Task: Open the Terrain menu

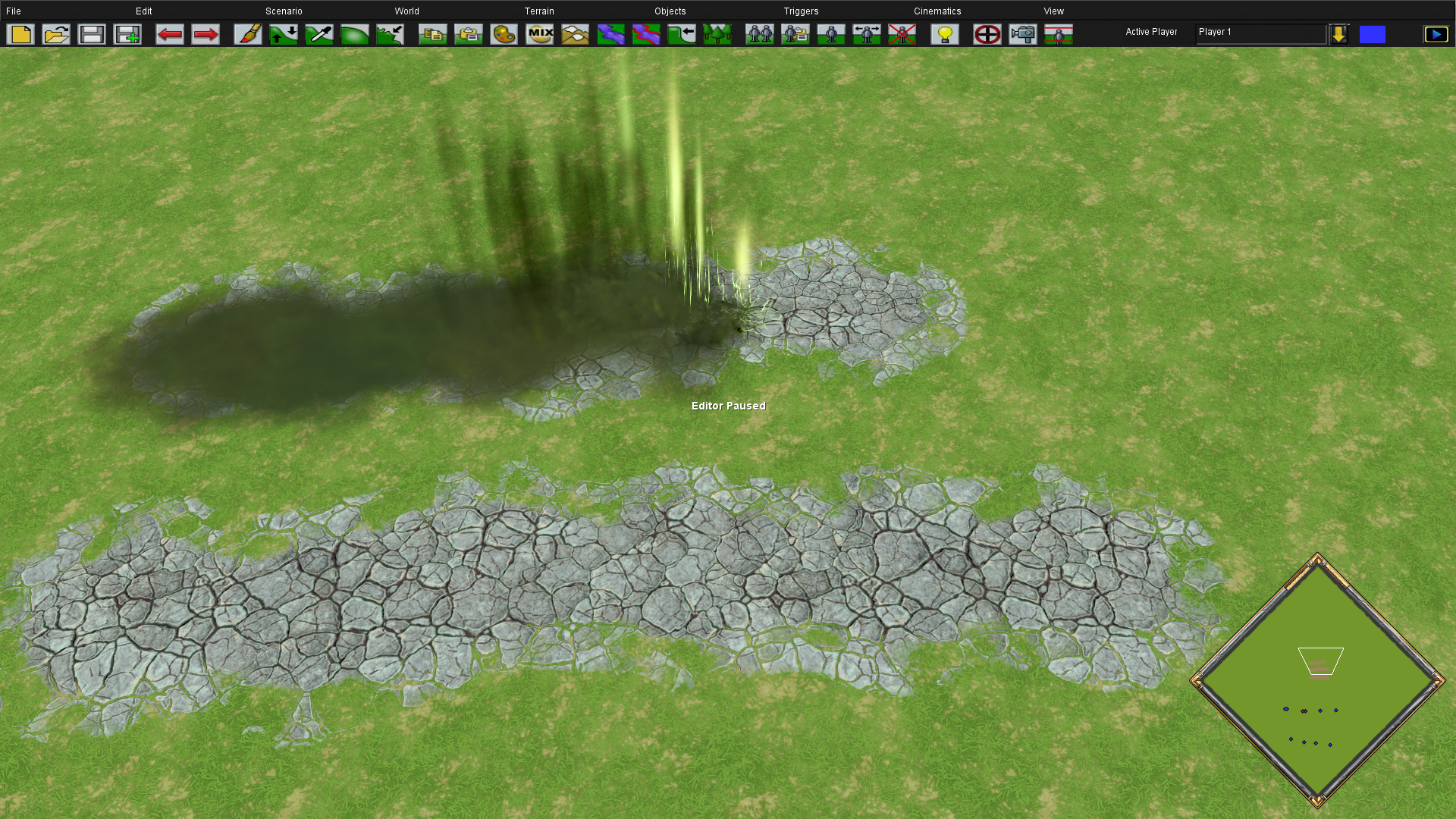Action: pyautogui.click(x=539, y=11)
